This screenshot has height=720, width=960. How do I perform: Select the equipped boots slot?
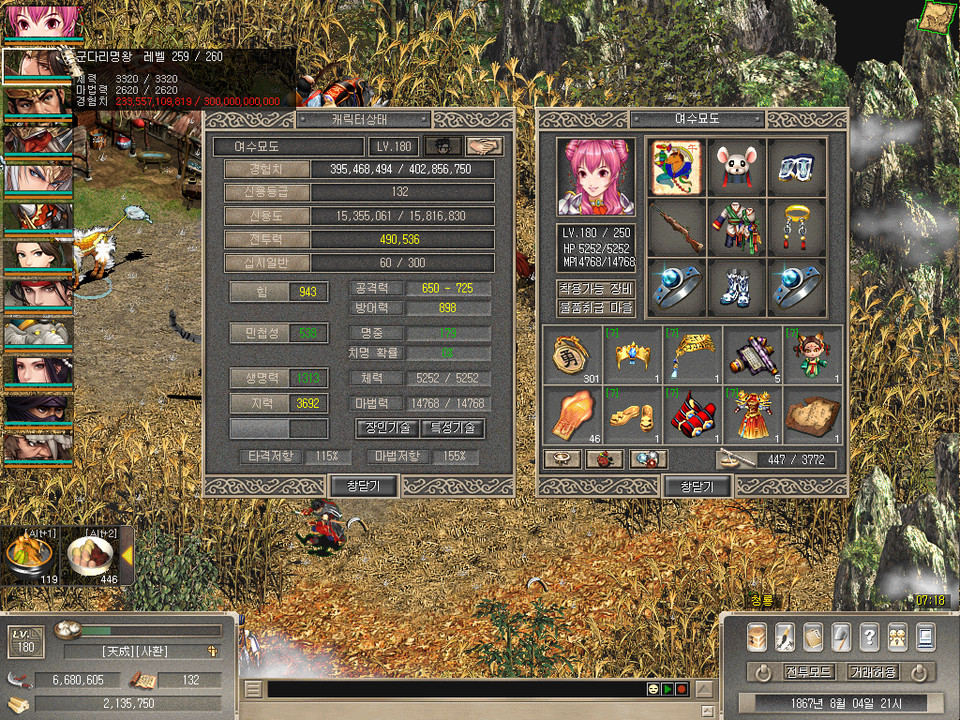737,287
